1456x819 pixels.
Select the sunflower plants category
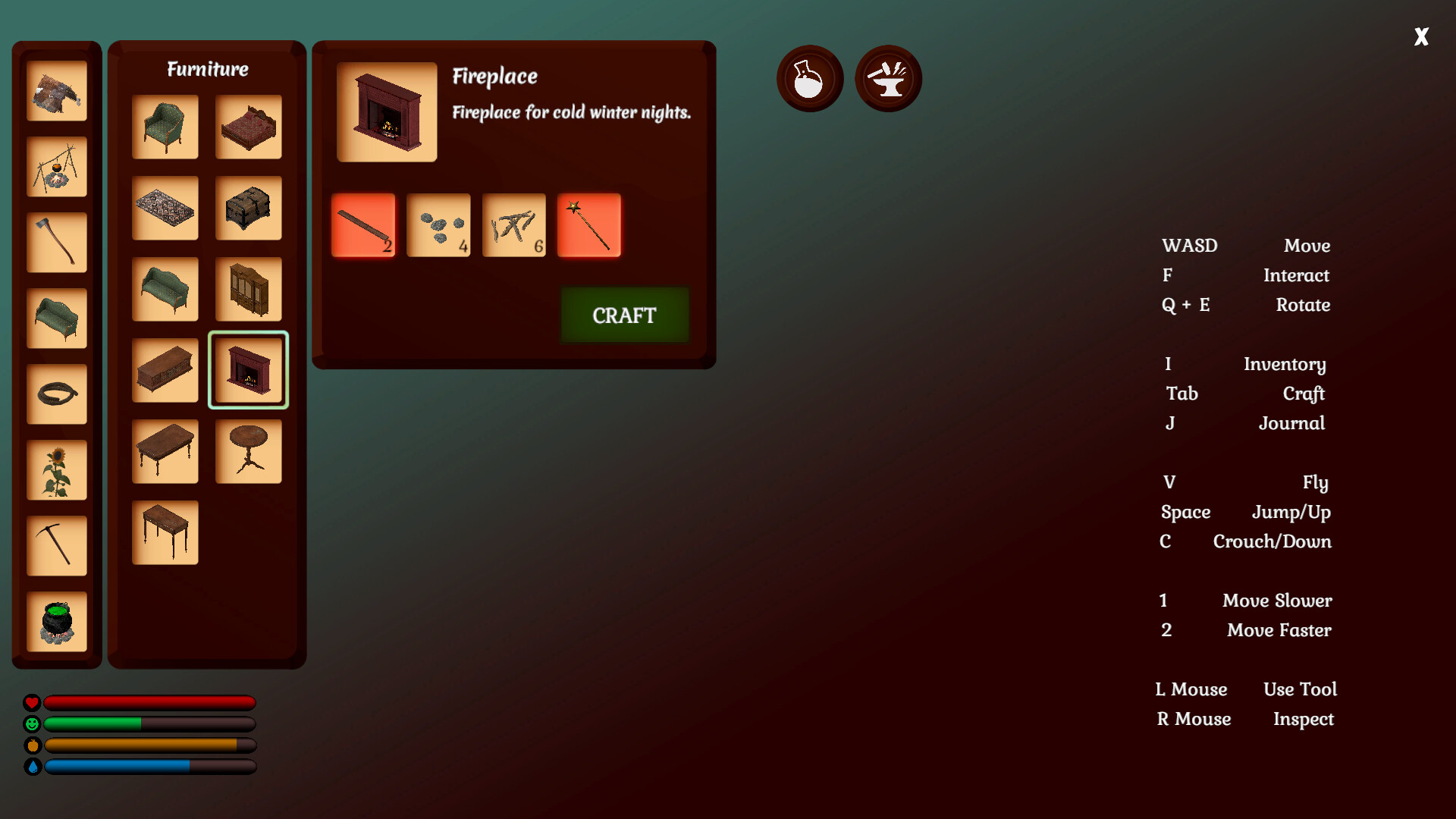click(56, 470)
